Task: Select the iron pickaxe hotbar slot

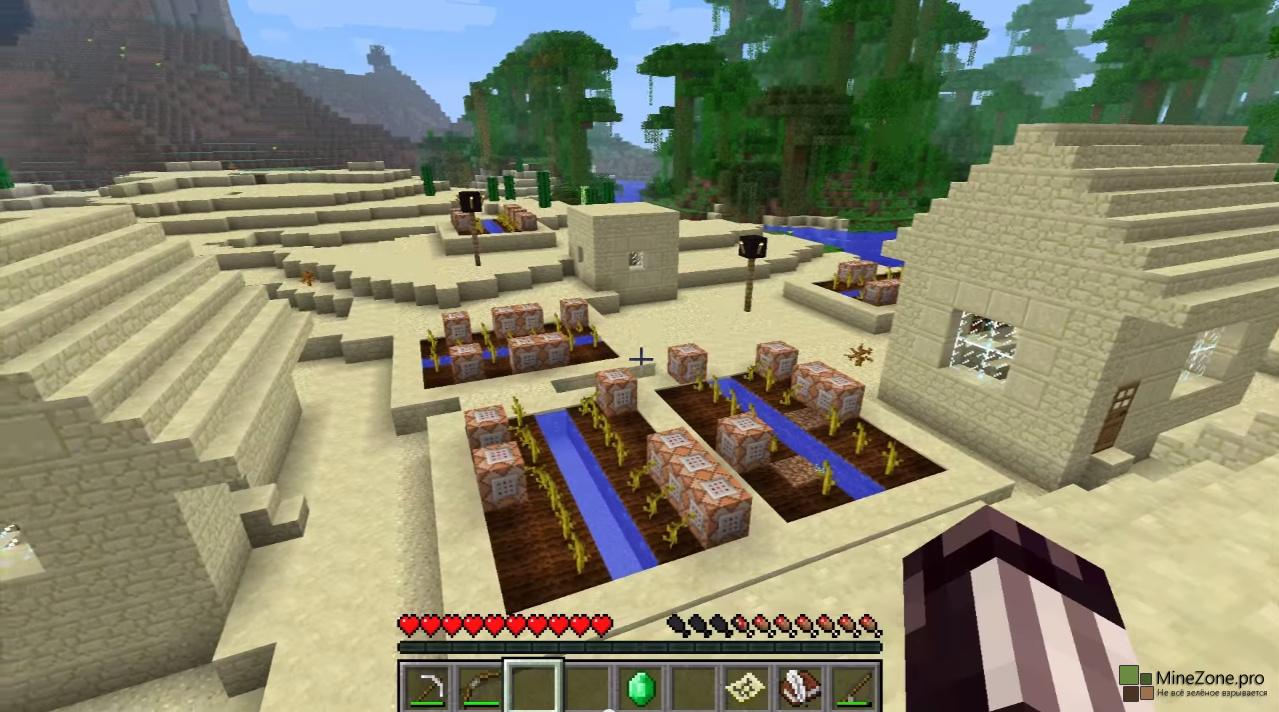Action: point(426,687)
